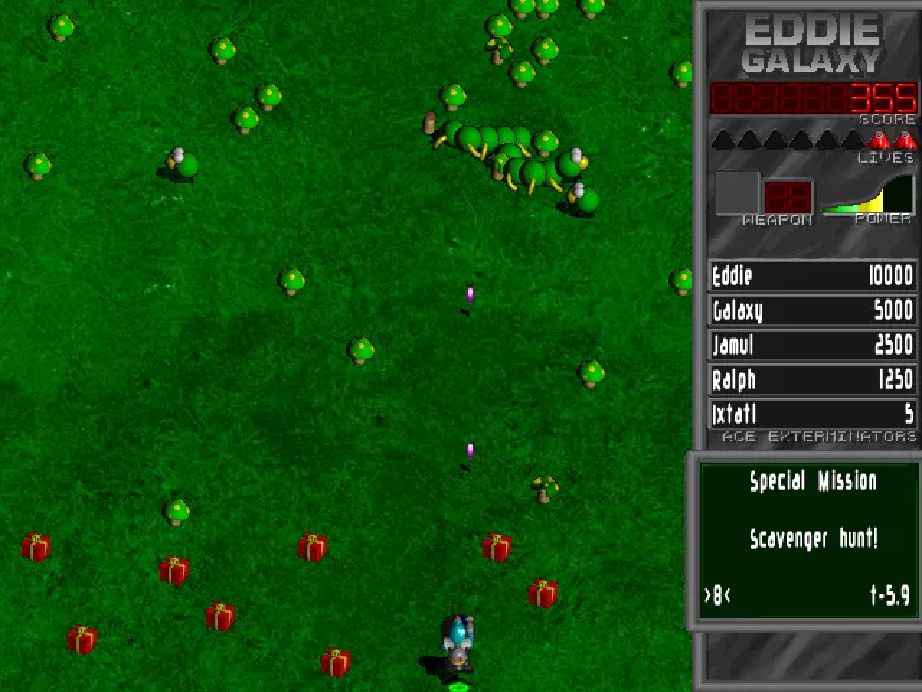Select the Ixtatl leaderboard entry
This screenshot has width=922, height=692.
coord(812,414)
